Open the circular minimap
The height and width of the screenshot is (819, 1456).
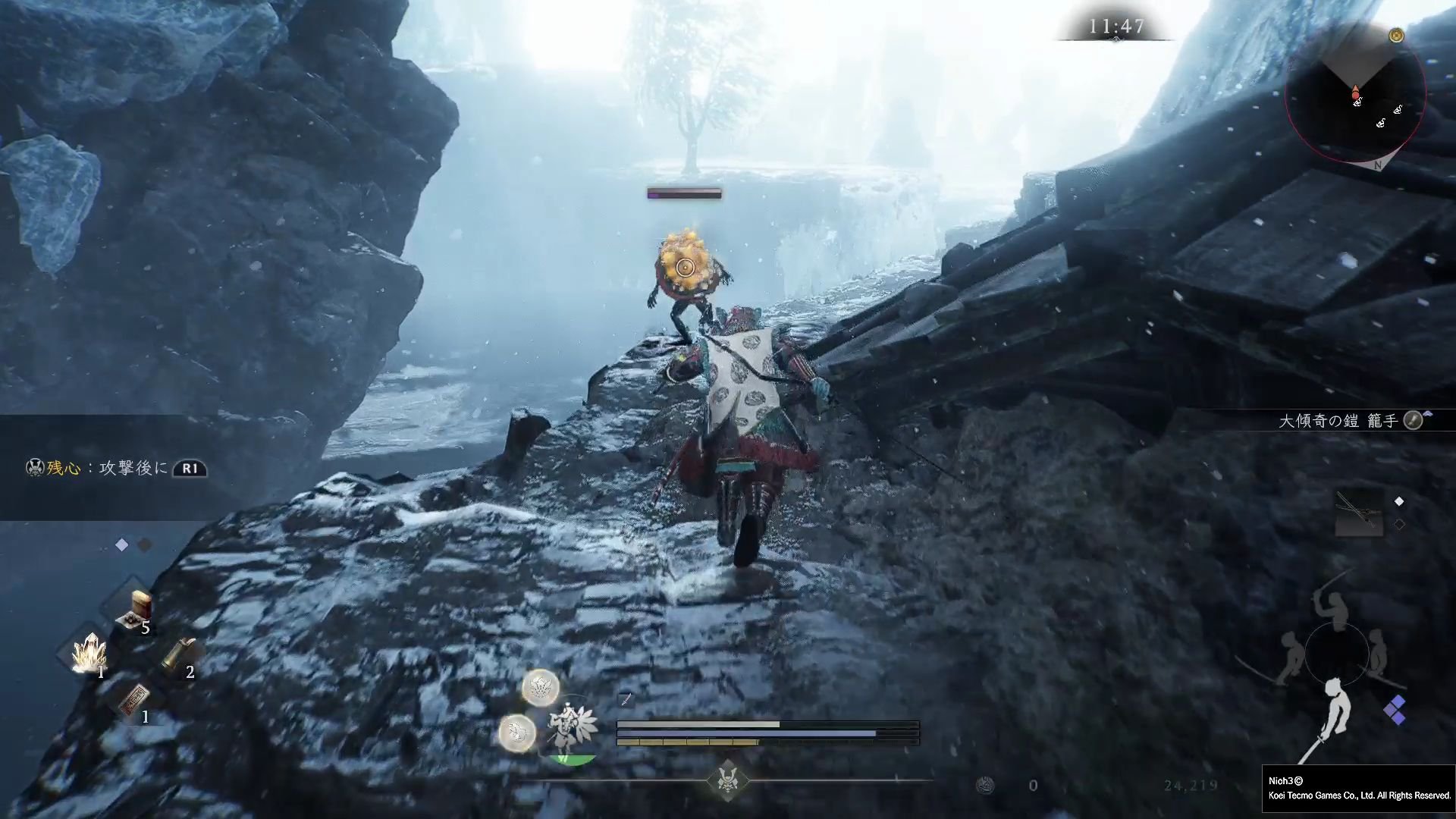(1355, 95)
